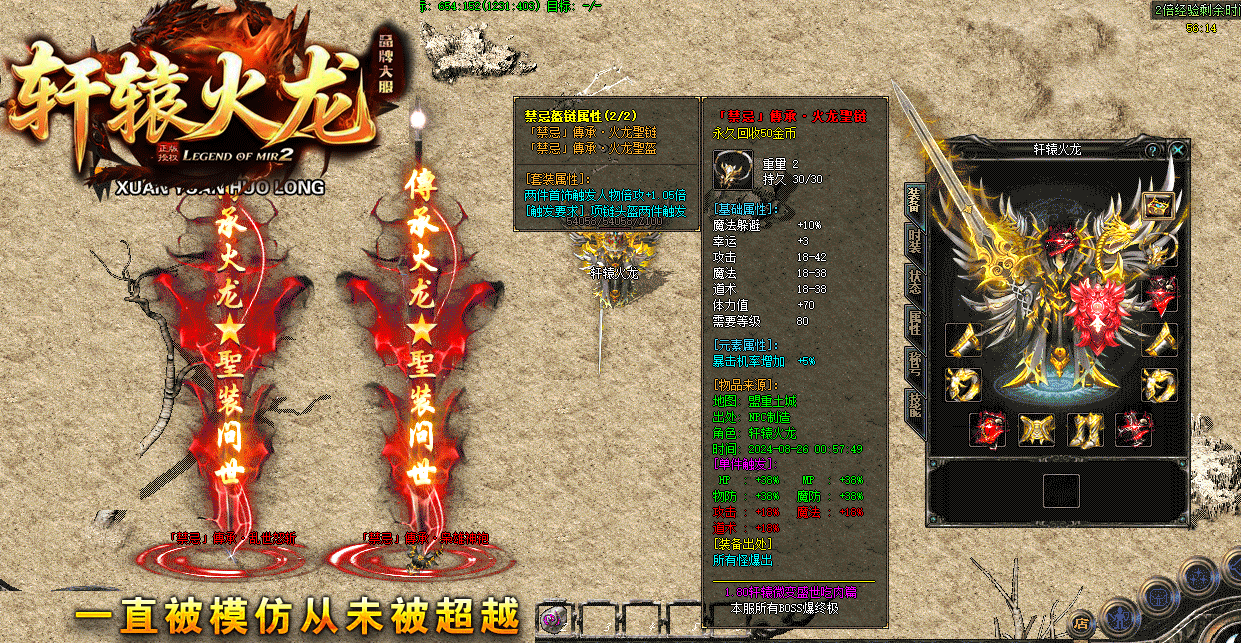
Task: Open the question mark help button
Action: coord(1153,150)
